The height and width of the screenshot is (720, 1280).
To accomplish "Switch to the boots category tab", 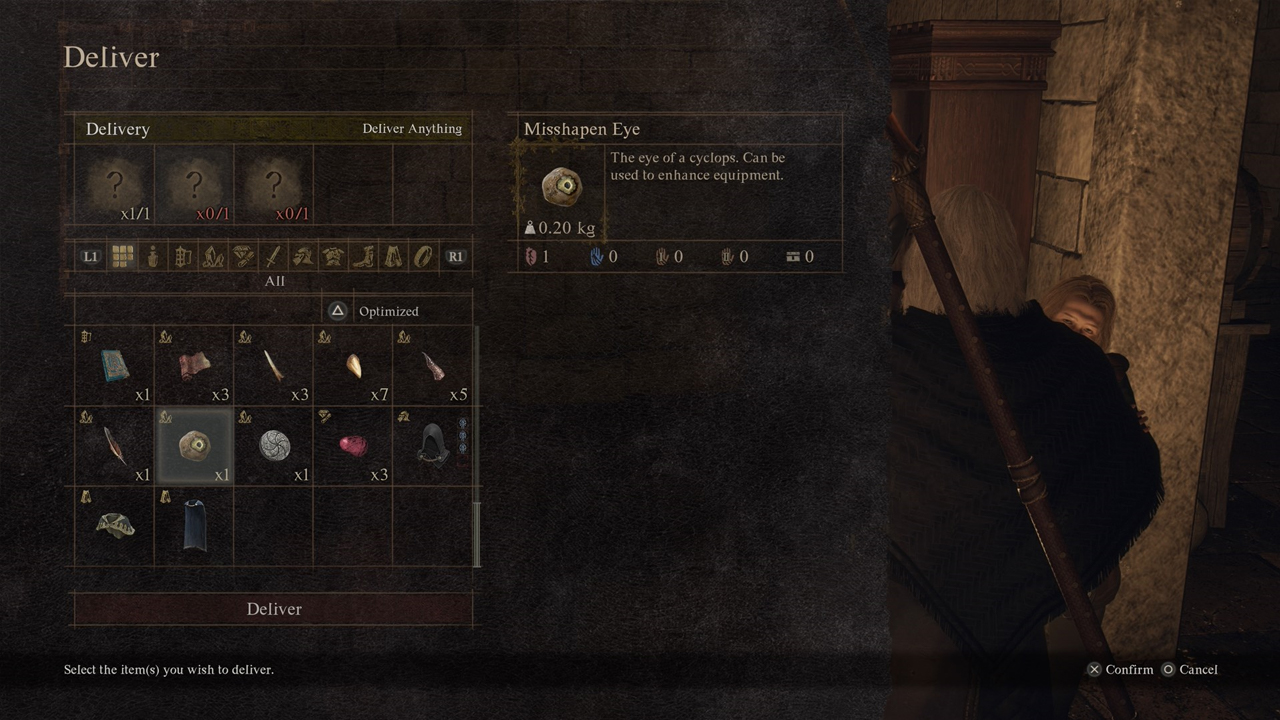I will 363,257.
